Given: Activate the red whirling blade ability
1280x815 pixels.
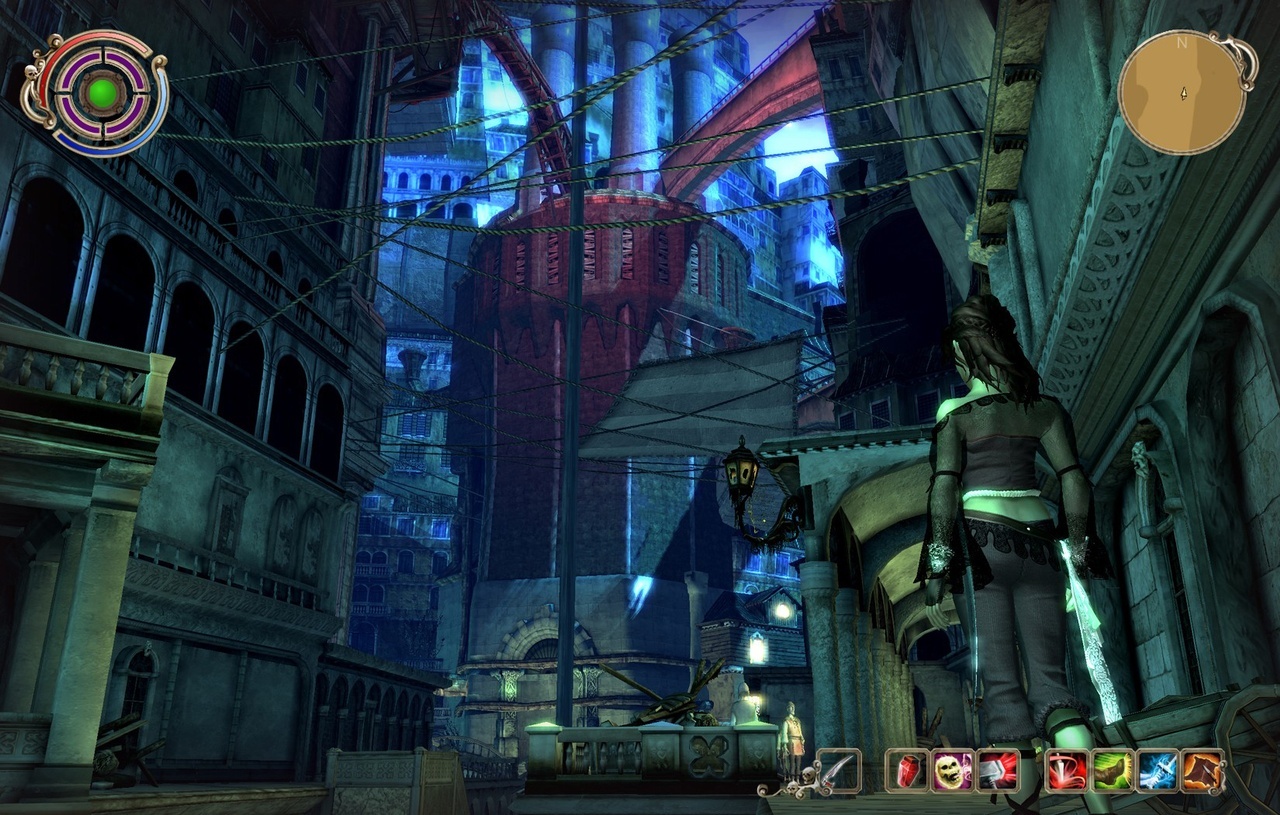Looking at the screenshot, I should point(1067,770).
